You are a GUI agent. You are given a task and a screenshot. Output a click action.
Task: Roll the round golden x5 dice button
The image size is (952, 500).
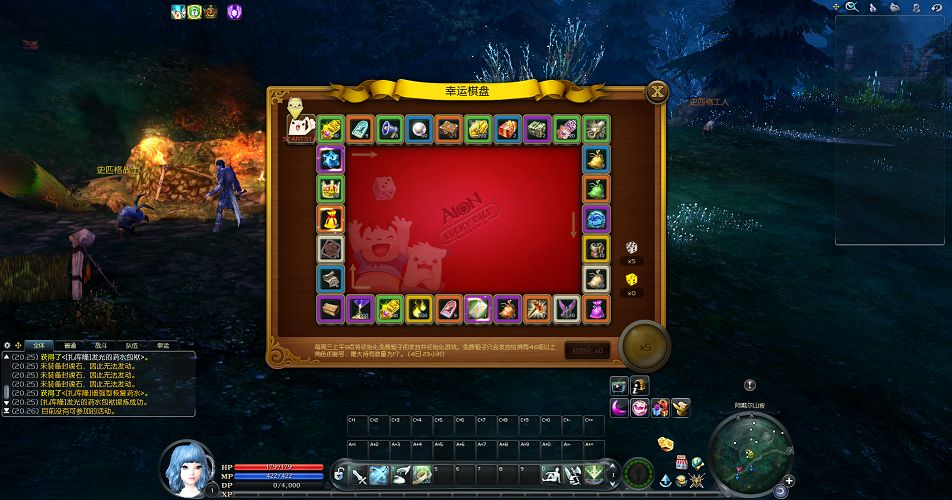pos(643,346)
